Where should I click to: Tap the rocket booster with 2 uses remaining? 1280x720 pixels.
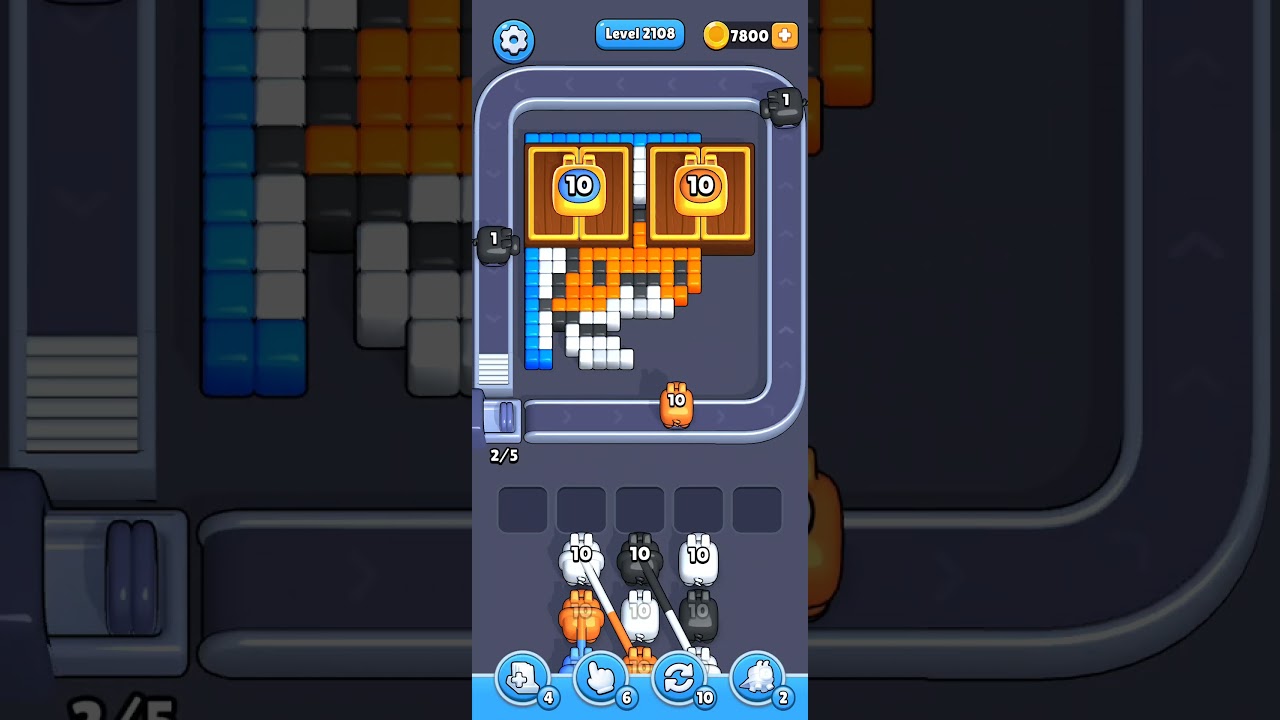click(x=759, y=677)
